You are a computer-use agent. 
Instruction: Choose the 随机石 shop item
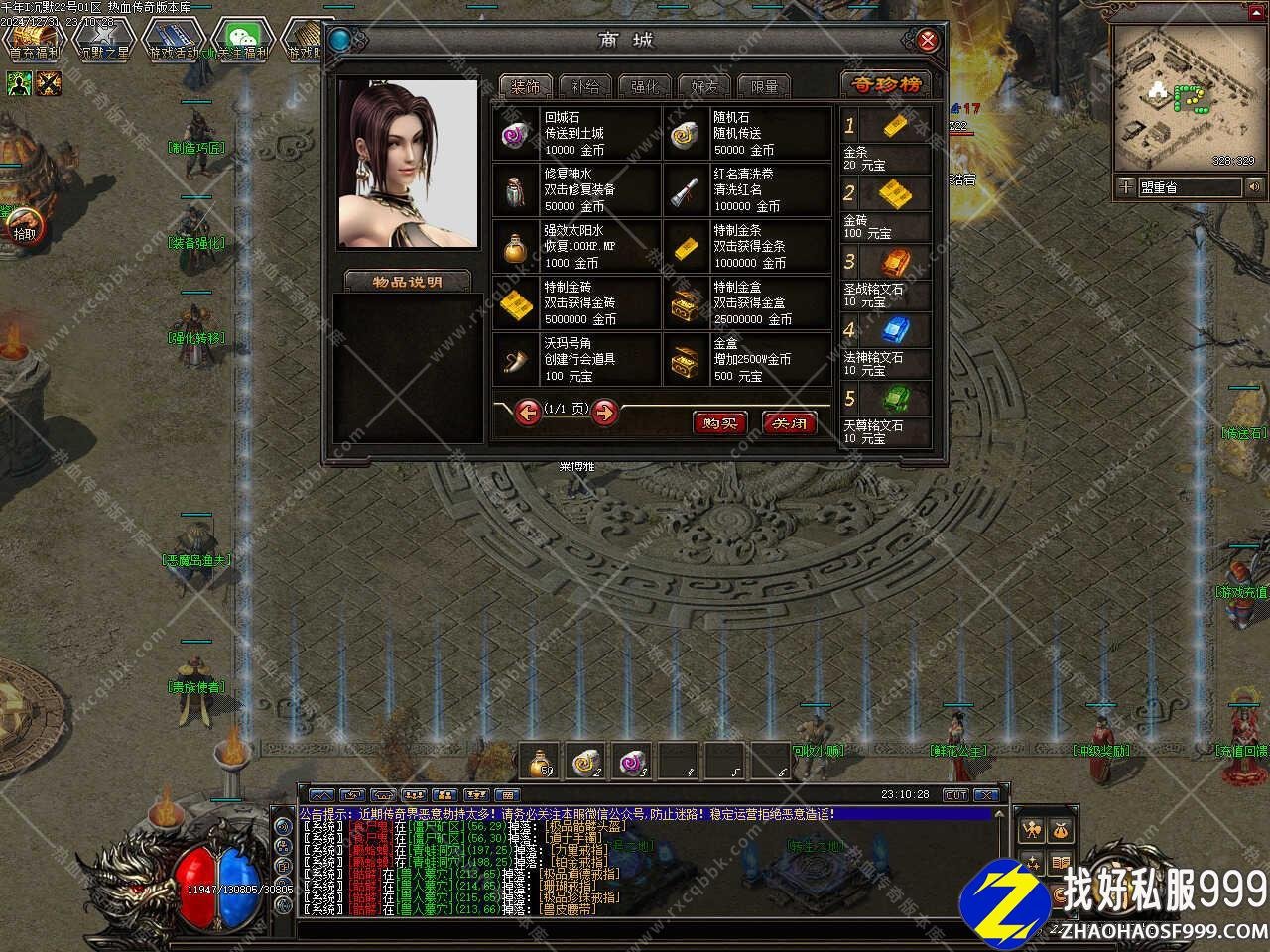(747, 134)
